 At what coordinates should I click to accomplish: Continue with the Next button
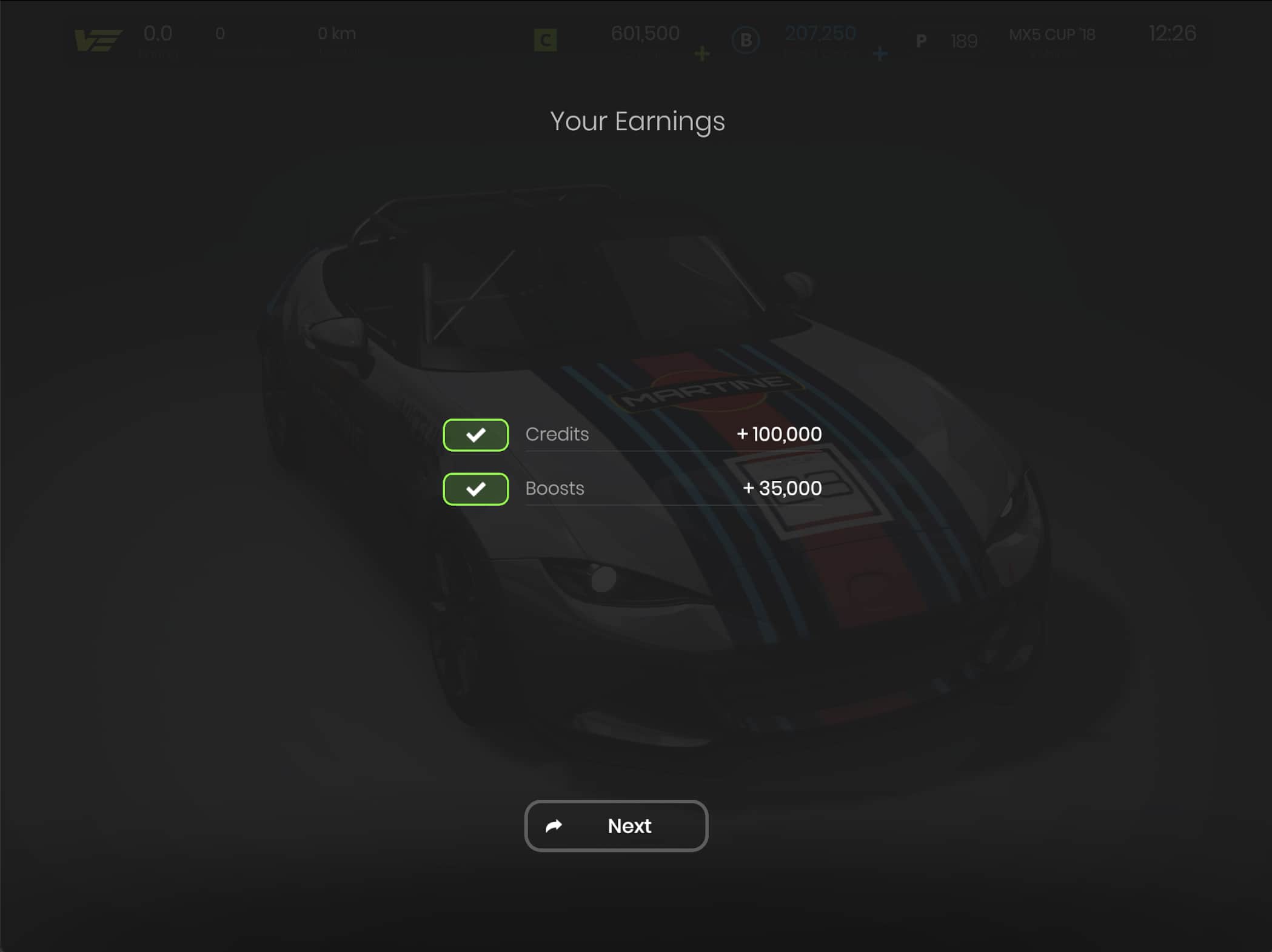(616, 826)
